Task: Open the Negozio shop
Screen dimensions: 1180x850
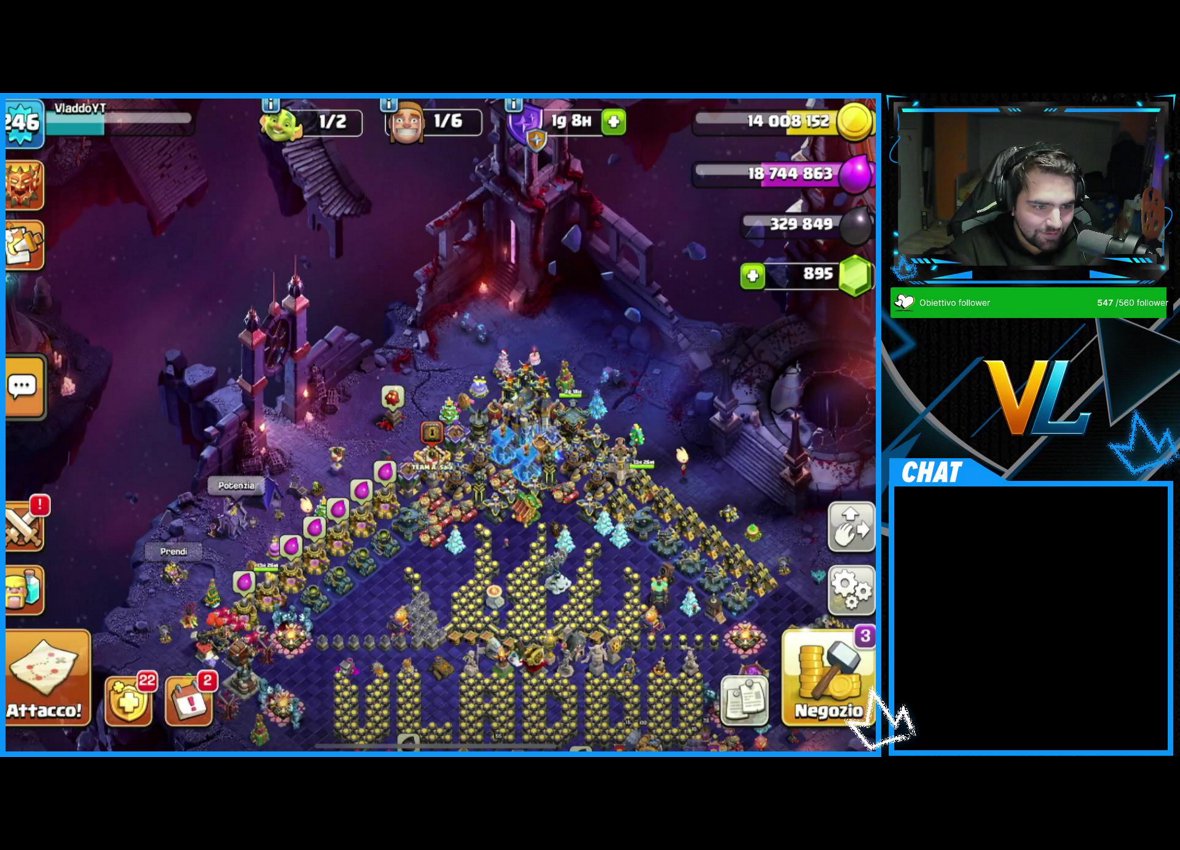Action: (827, 677)
